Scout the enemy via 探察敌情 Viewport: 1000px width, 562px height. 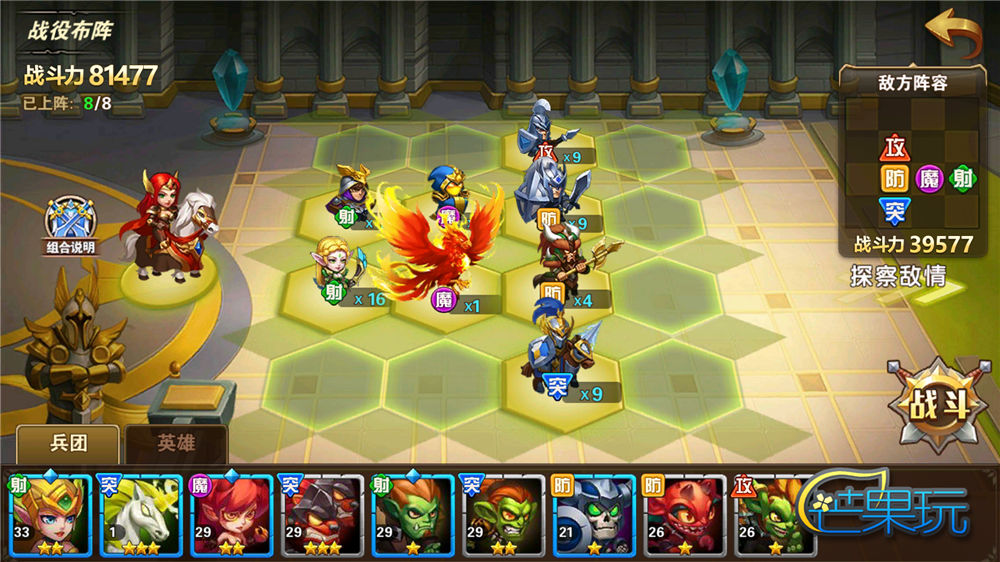(897, 276)
